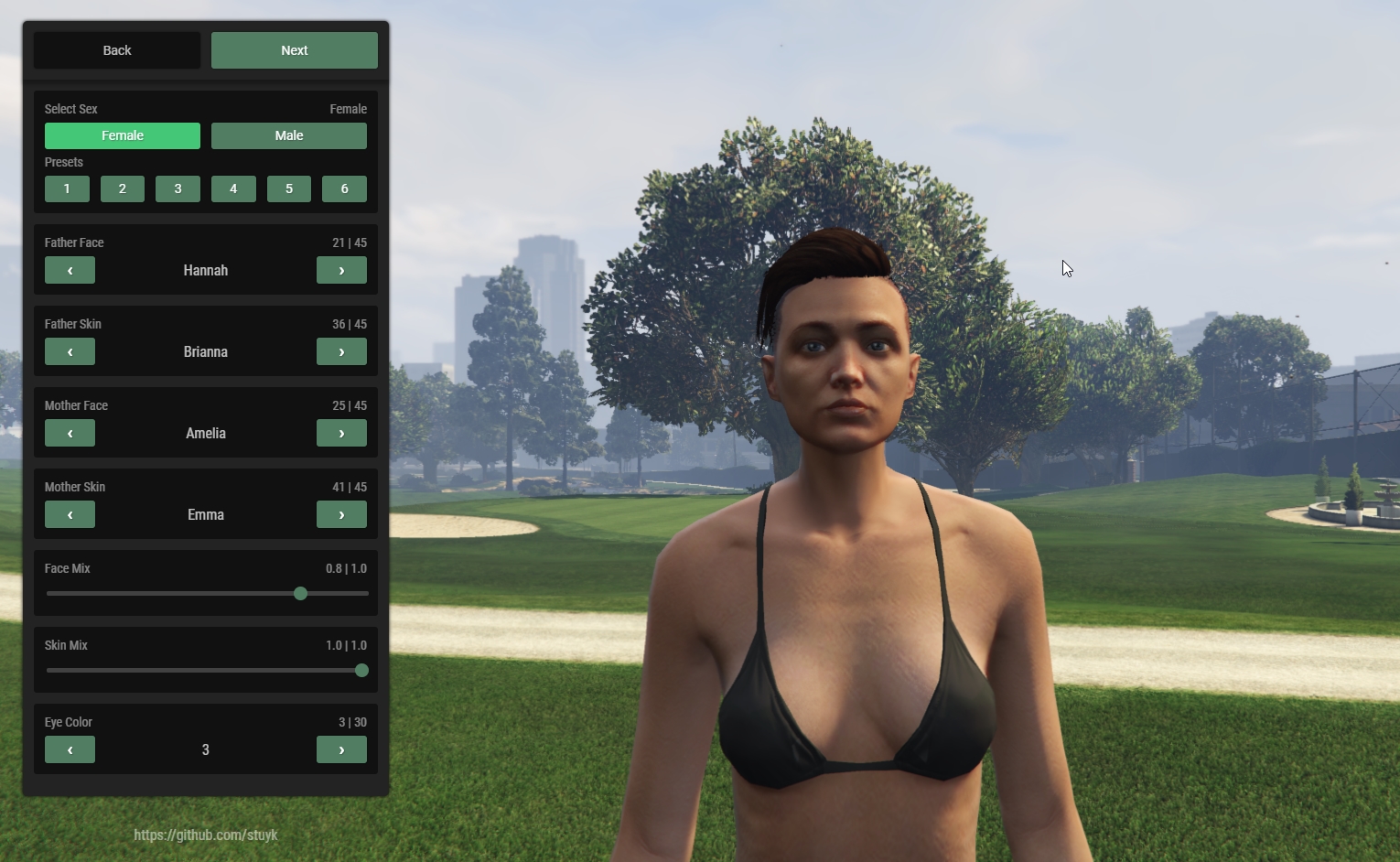
Task: Switch character sex to Male
Action: pyautogui.click(x=289, y=135)
